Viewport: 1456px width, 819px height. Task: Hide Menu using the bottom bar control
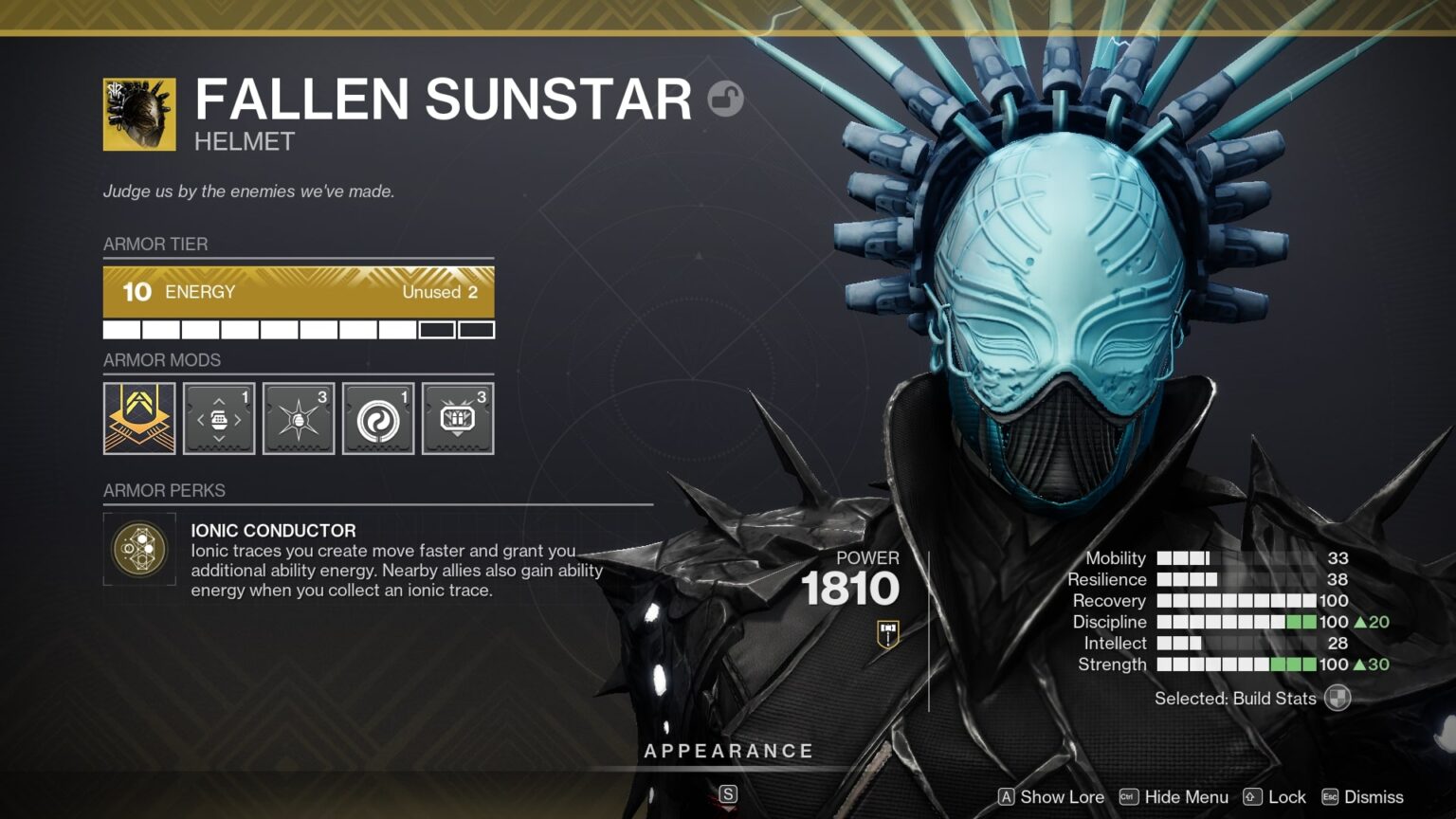coord(1186,797)
